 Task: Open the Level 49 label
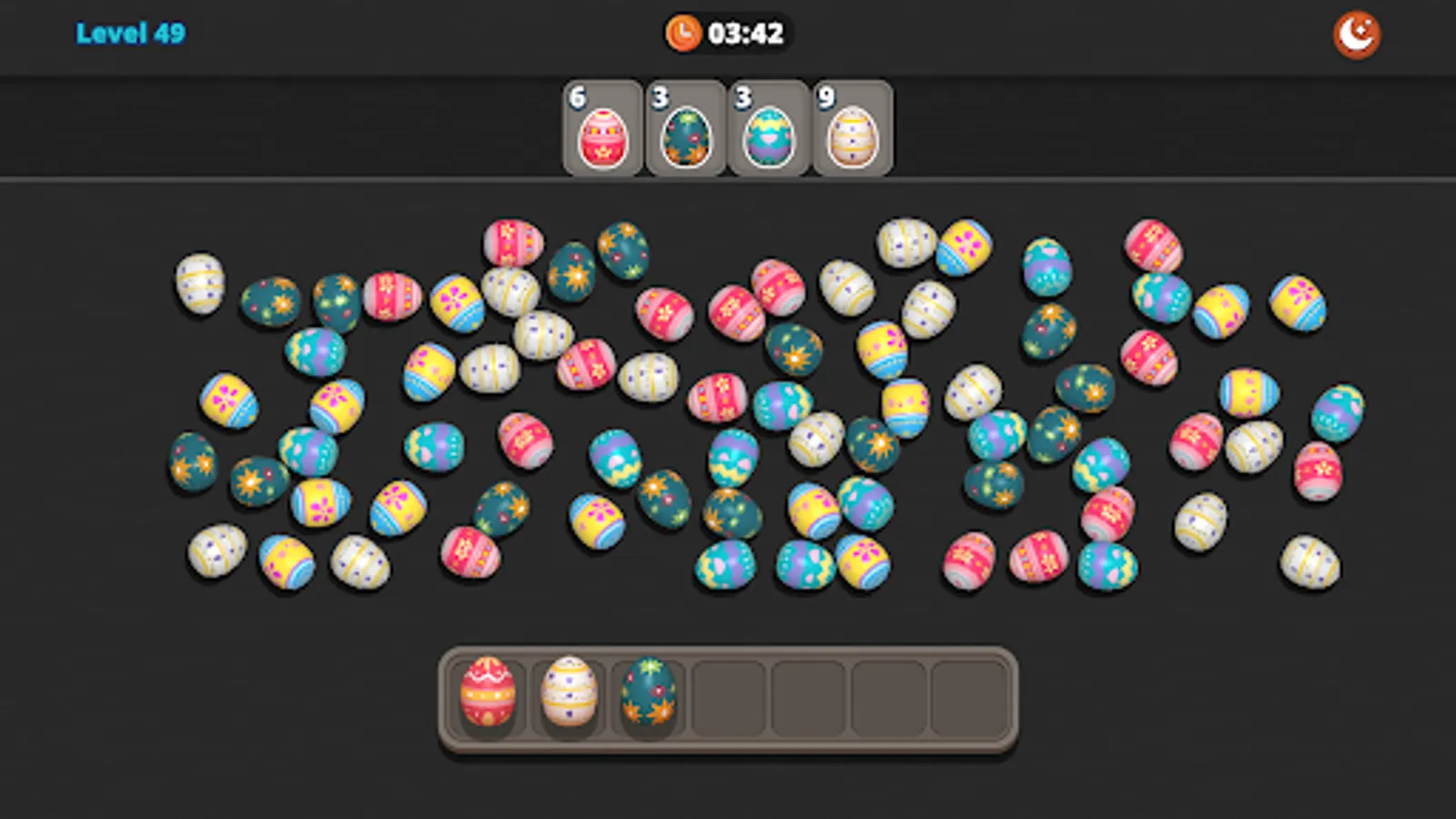130,34
